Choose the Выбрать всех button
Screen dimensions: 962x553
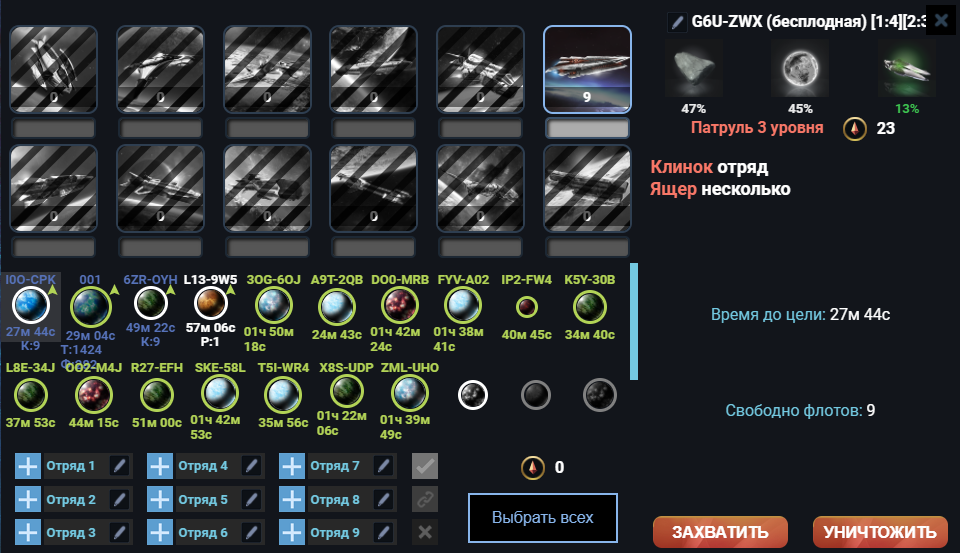(542, 518)
